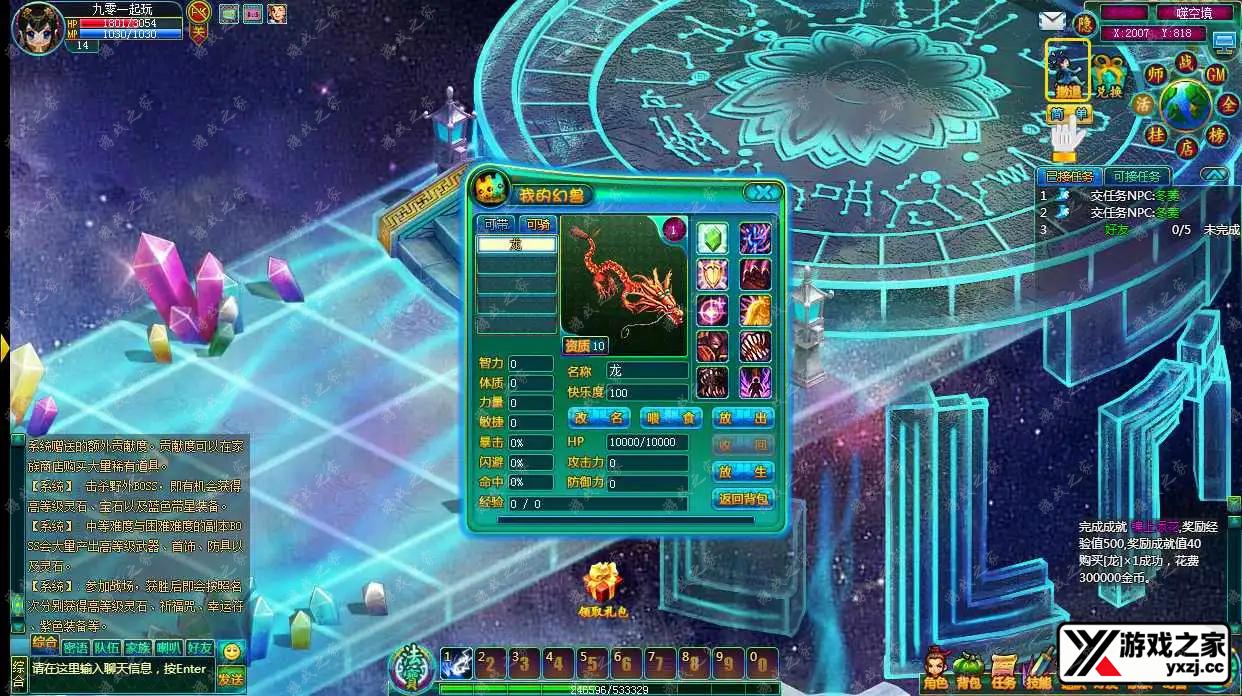Viewport: 1242px width, 696px height.
Task: Switch to the 可骑 rideable tab
Action: tap(538, 224)
